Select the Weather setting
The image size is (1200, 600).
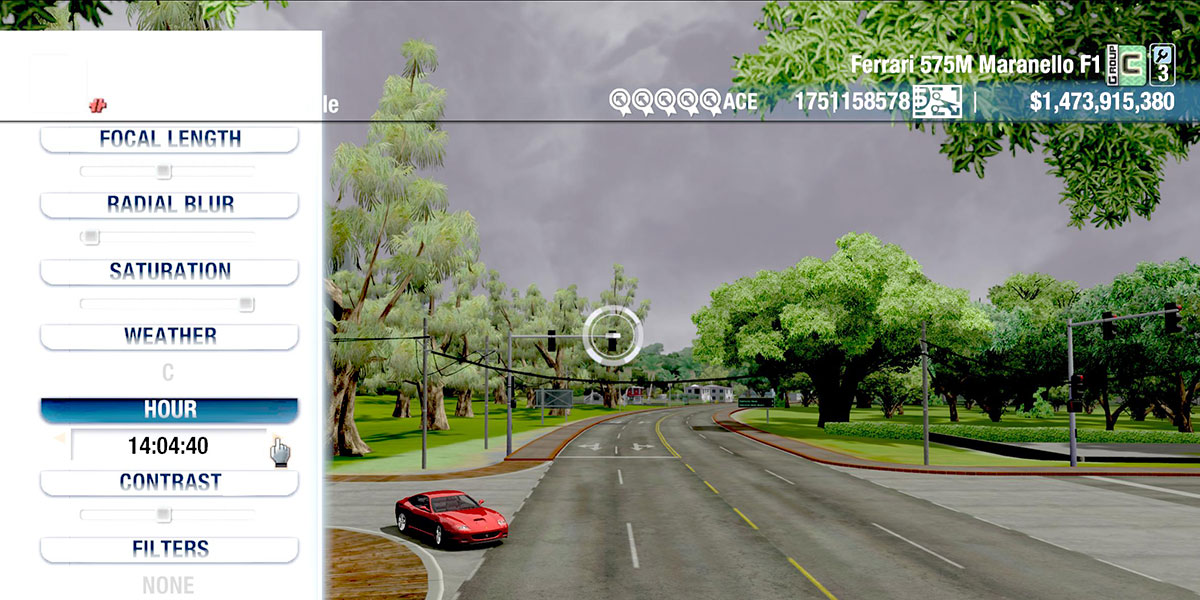tap(169, 336)
